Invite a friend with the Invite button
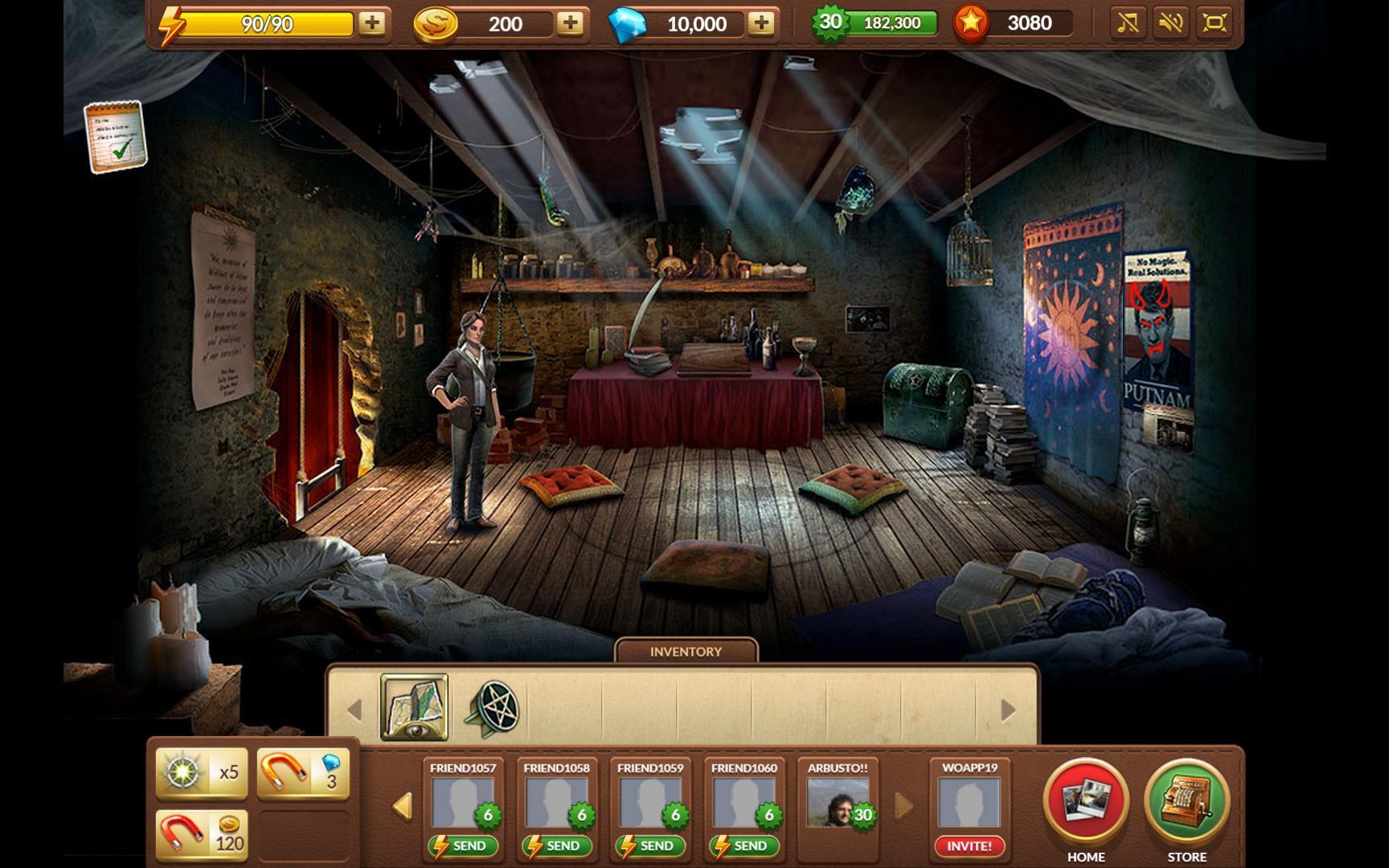This screenshot has width=1389, height=868. pyautogui.click(x=969, y=845)
